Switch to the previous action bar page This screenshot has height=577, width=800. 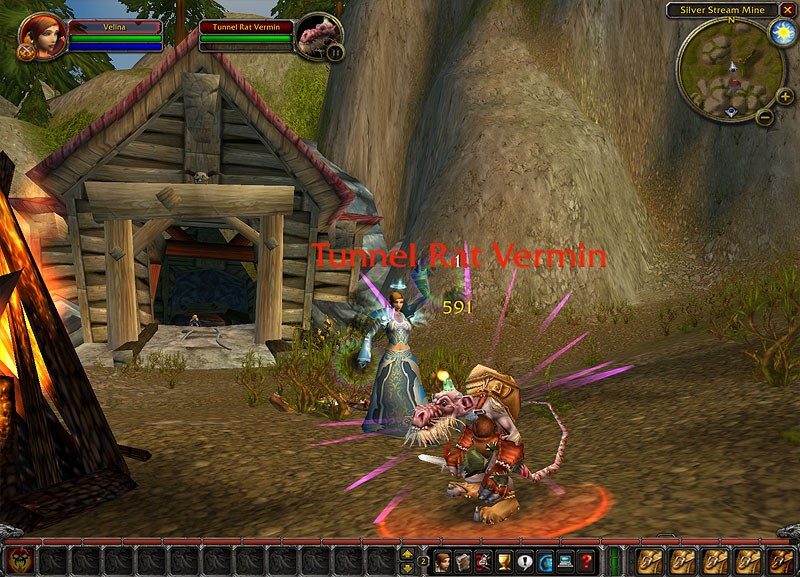[x=408, y=567]
